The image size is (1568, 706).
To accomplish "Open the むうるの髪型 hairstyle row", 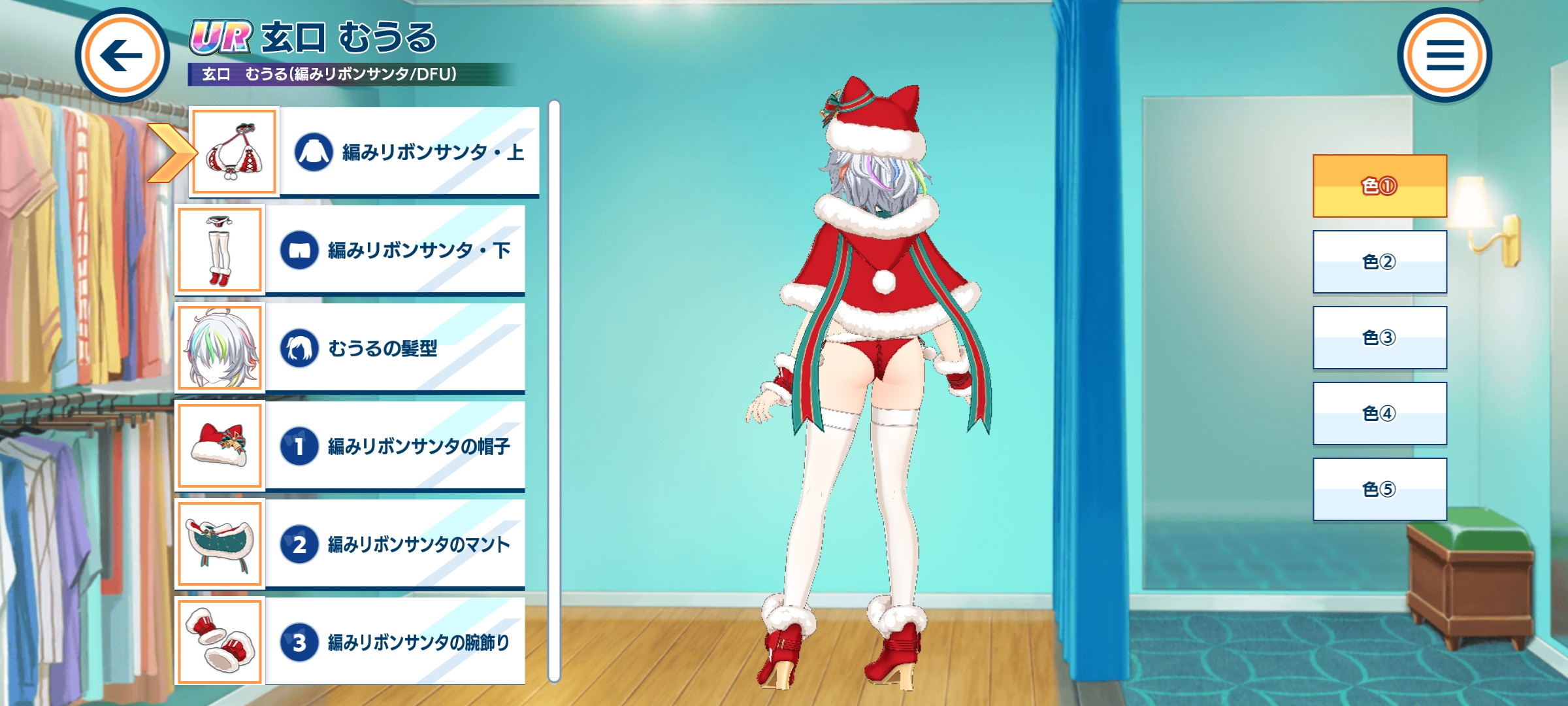I will coord(394,348).
